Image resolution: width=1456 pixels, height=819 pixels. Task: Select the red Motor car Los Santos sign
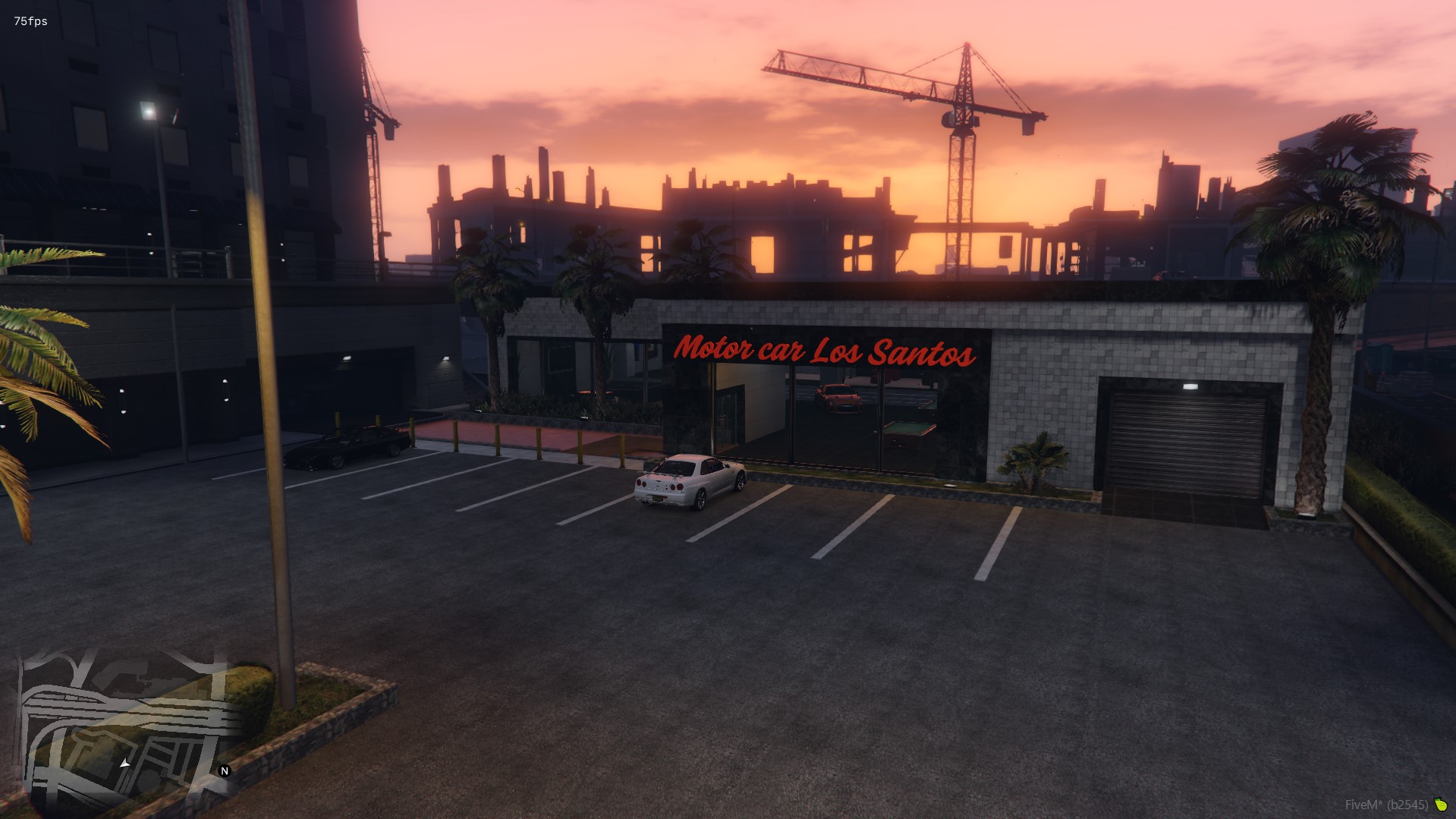(x=827, y=351)
